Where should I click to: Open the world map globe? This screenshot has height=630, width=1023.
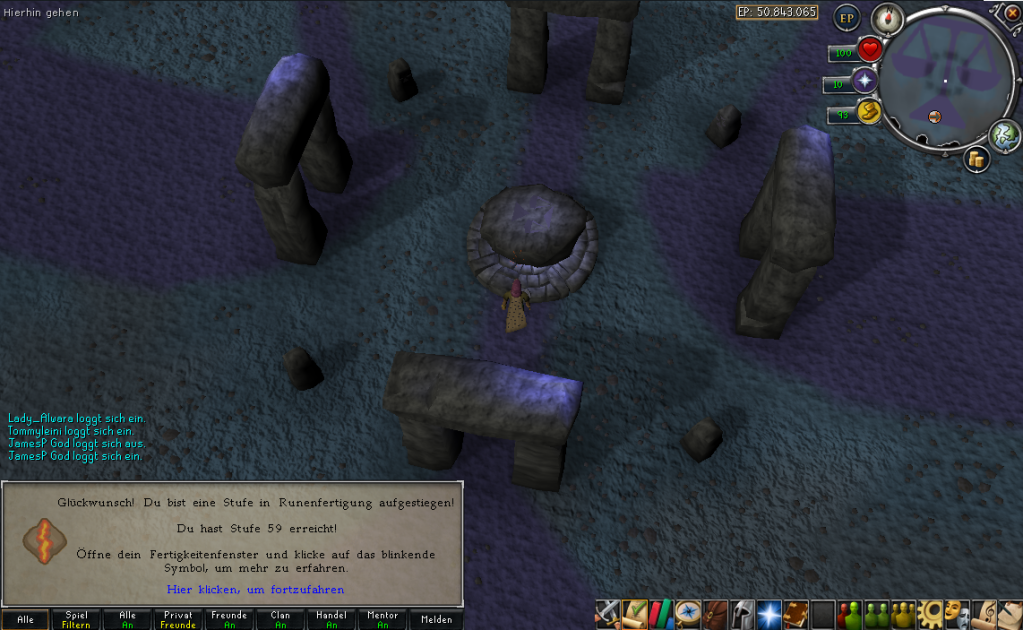[1003, 134]
